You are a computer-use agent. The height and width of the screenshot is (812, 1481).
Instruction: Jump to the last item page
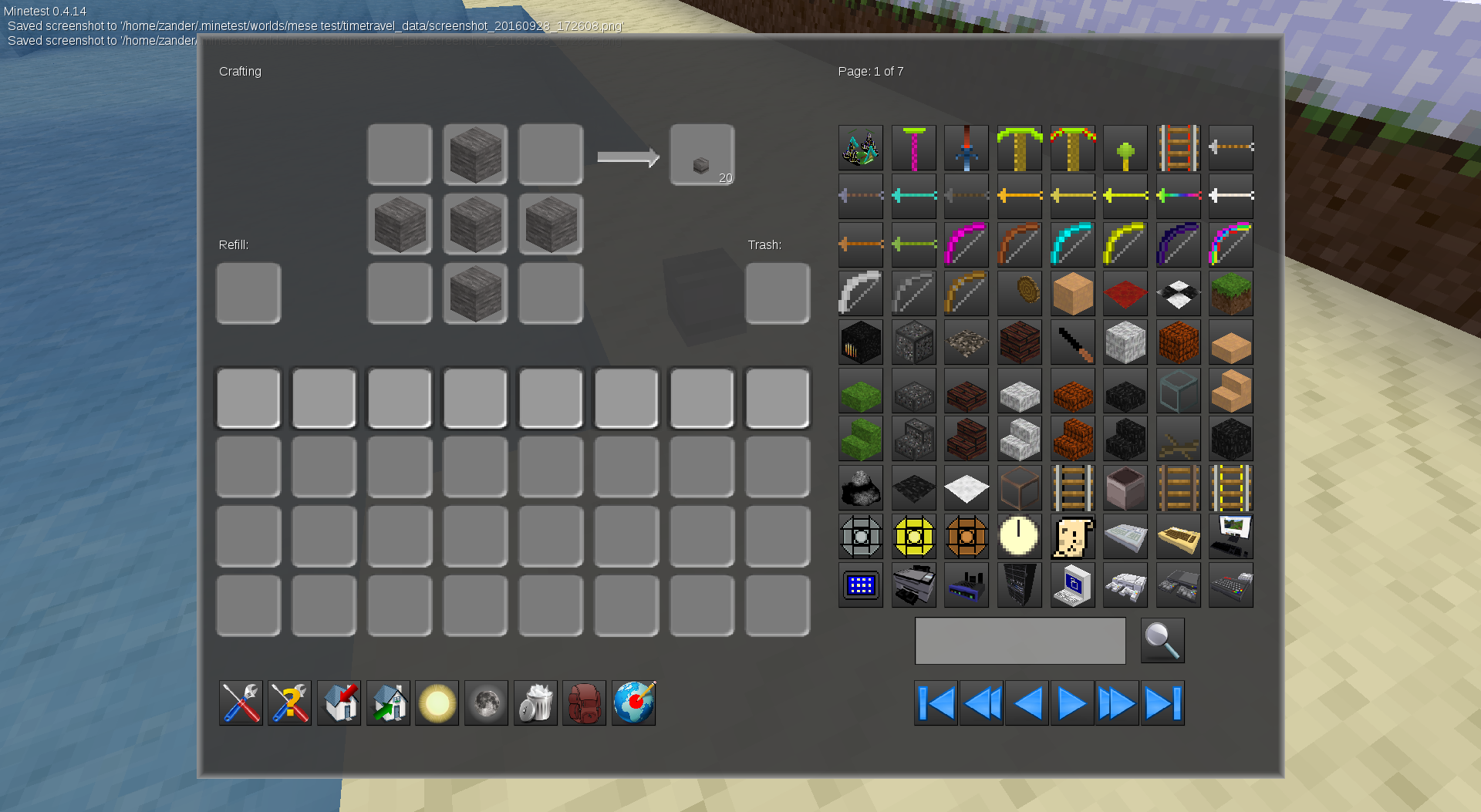pos(1162,702)
